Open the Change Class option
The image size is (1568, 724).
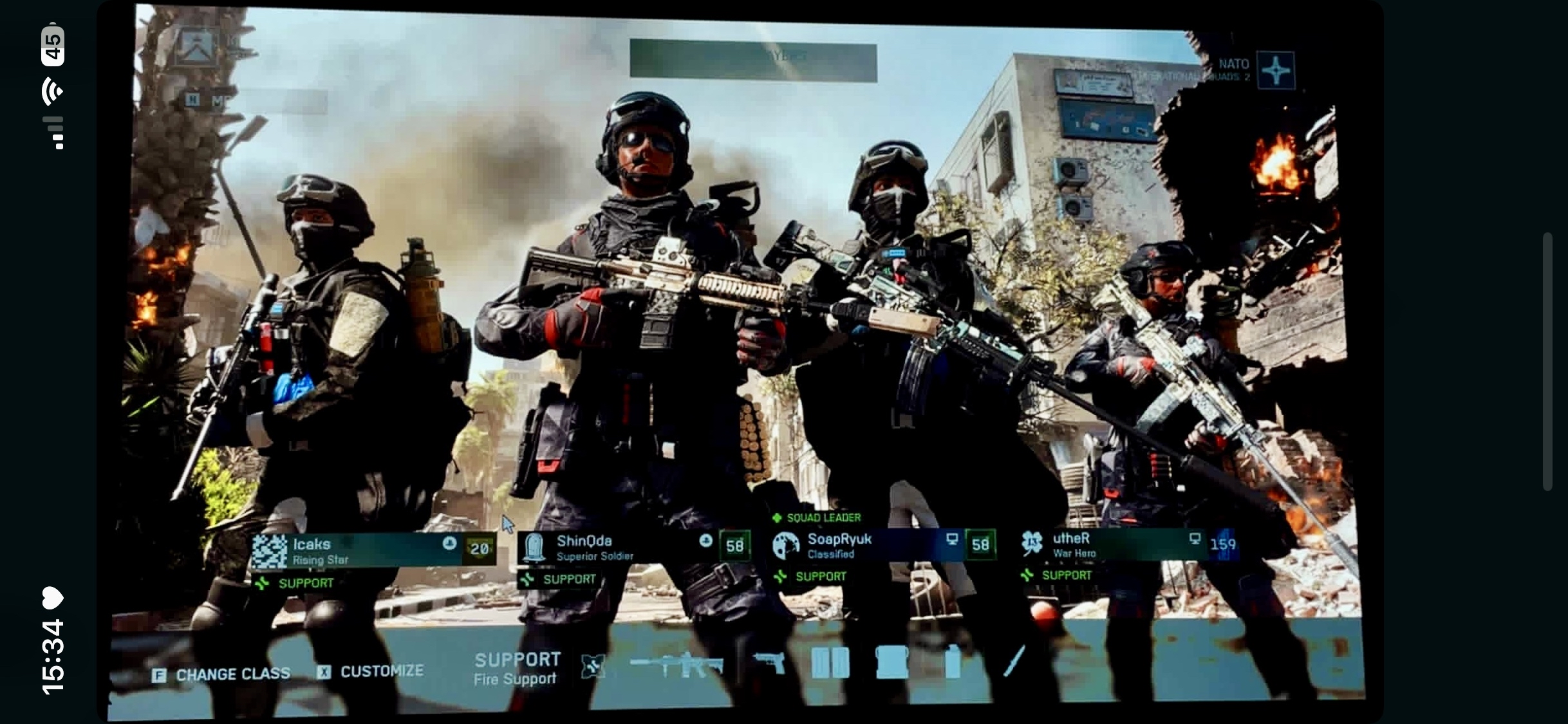(x=221, y=674)
